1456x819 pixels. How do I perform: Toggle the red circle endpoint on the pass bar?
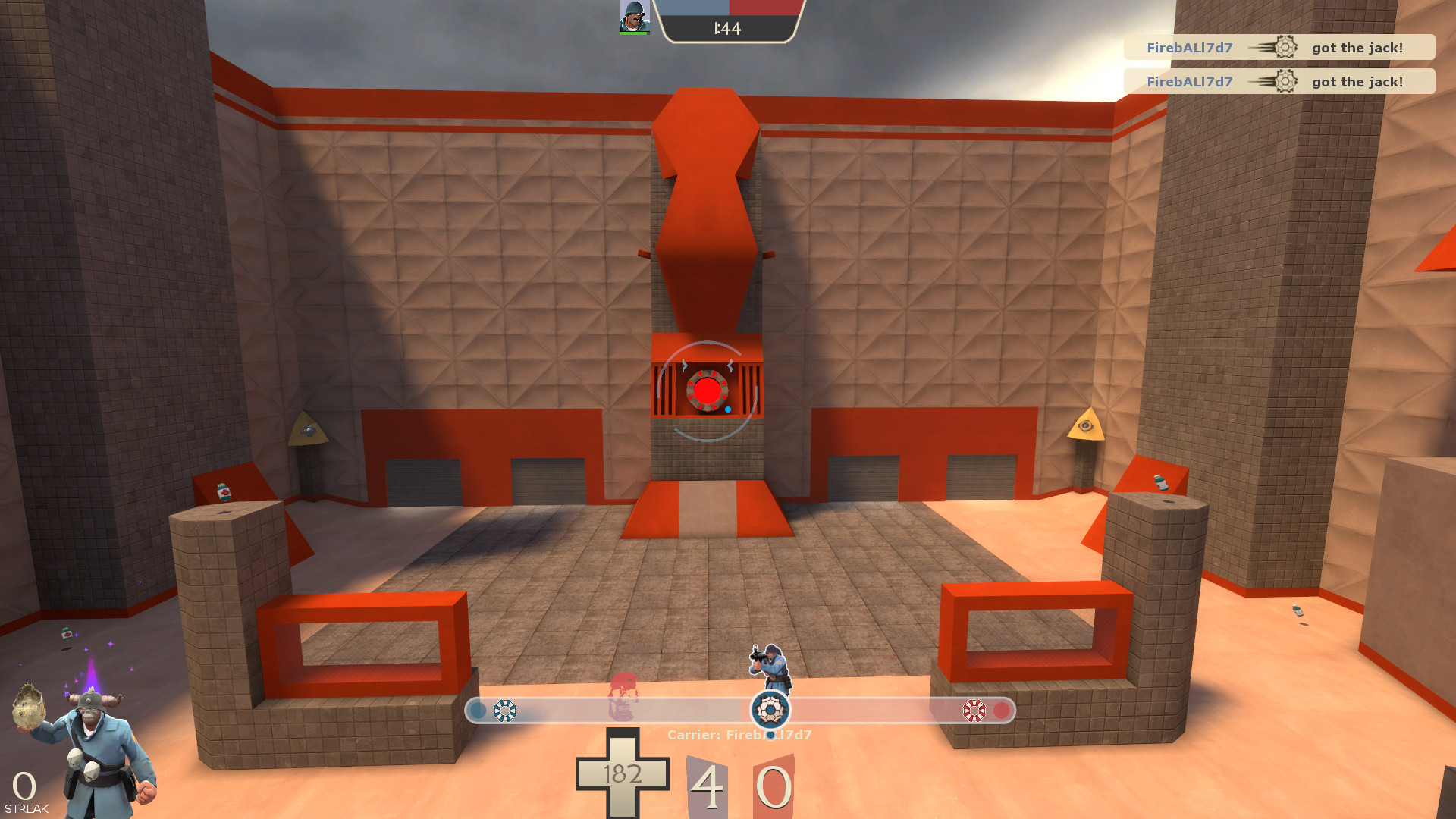pos(1003,711)
